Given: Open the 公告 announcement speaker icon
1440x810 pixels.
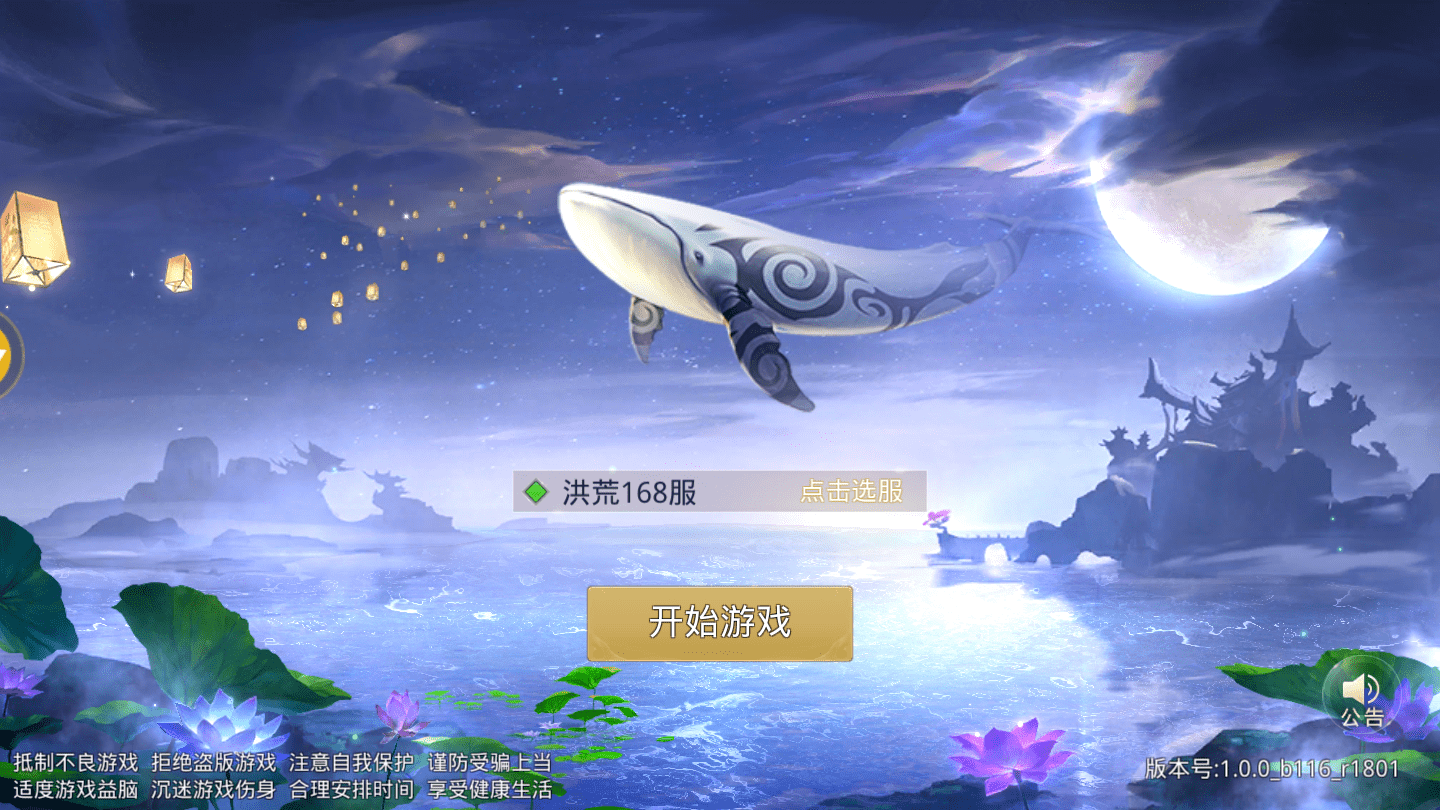Looking at the screenshot, I should click(1361, 696).
